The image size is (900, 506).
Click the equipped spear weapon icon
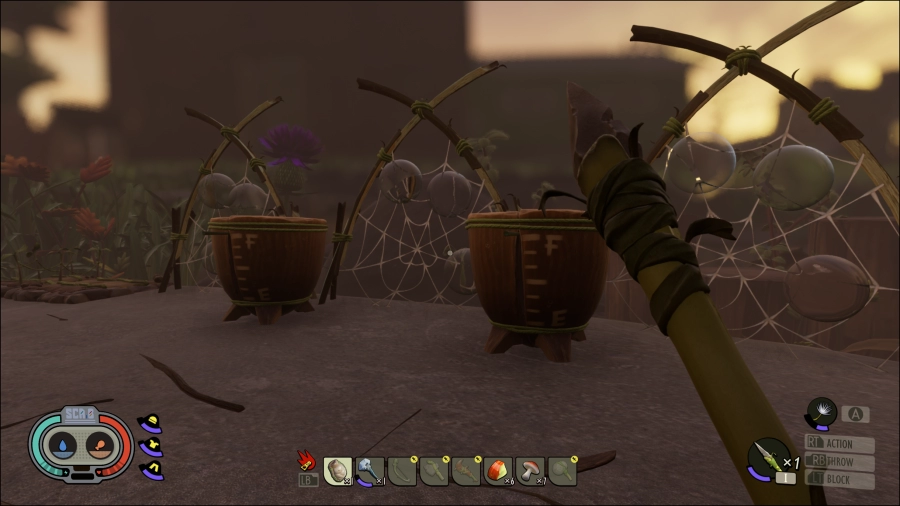click(768, 458)
